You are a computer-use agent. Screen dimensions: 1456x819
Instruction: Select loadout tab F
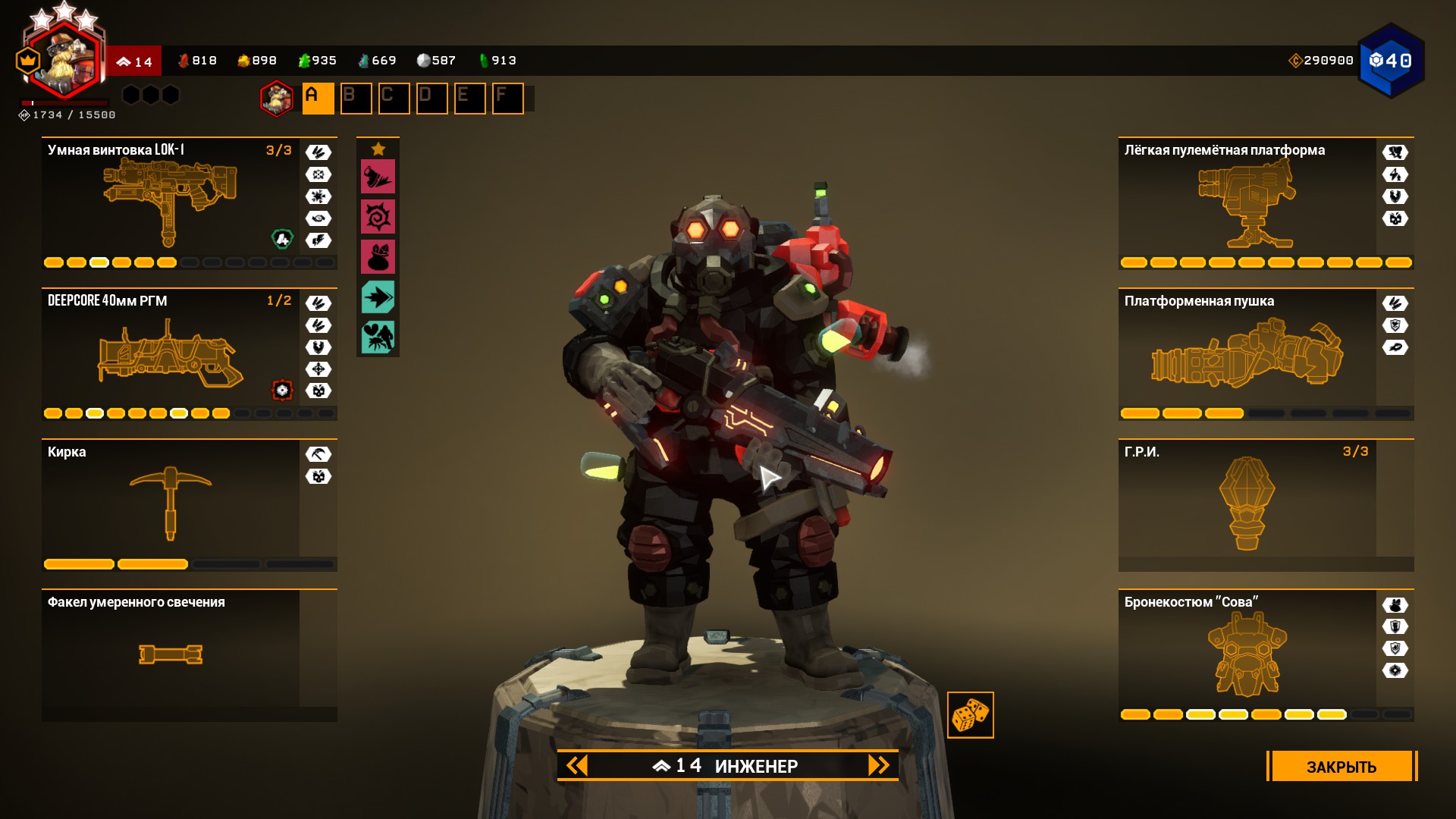tap(507, 99)
